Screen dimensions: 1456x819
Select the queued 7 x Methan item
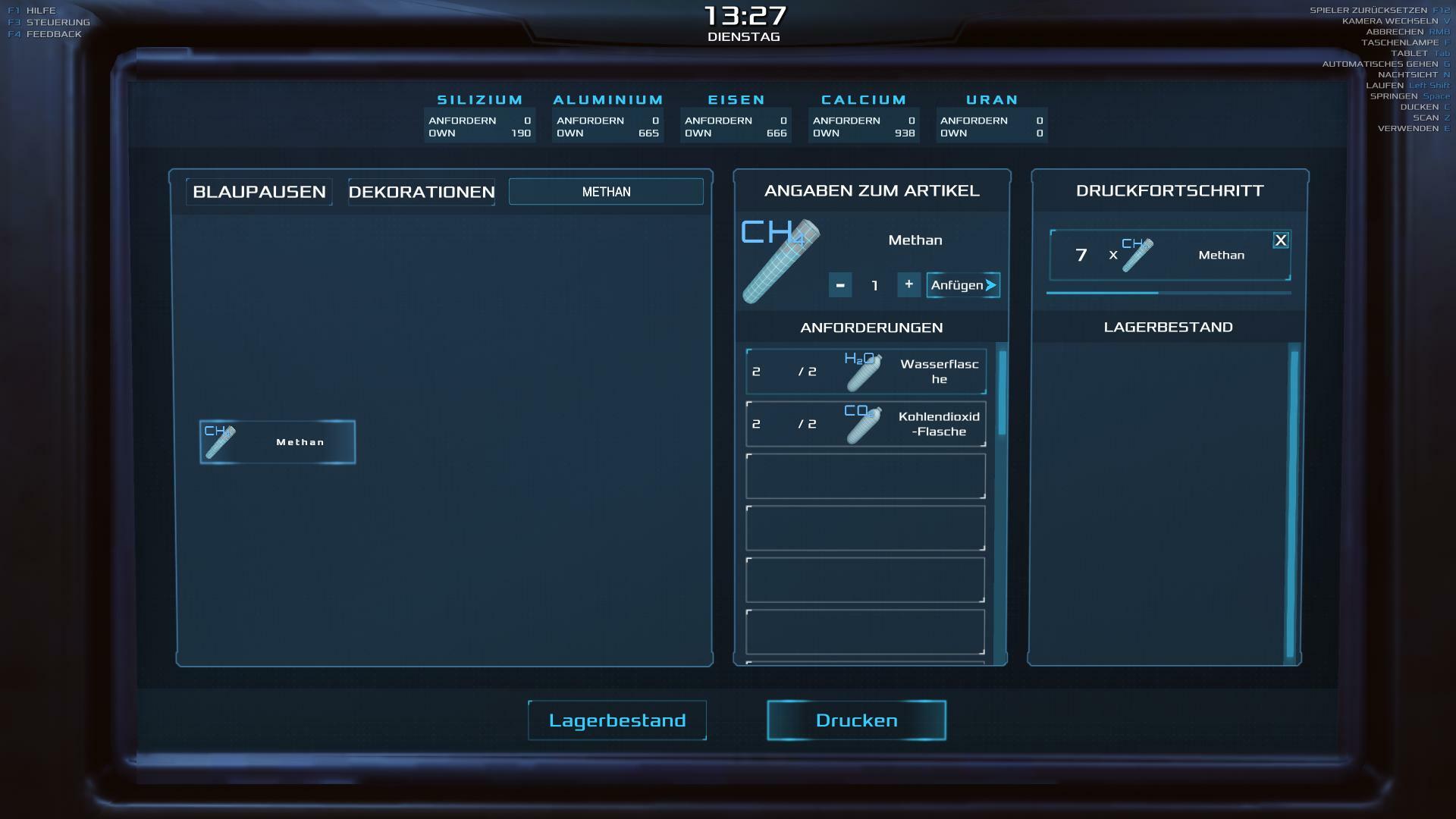[1169, 256]
